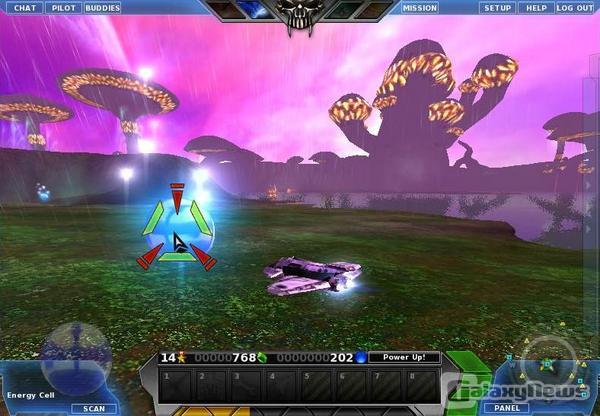This screenshot has width=600, height=416.
Task: Open the Chat panel
Action: tap(24, 8)
